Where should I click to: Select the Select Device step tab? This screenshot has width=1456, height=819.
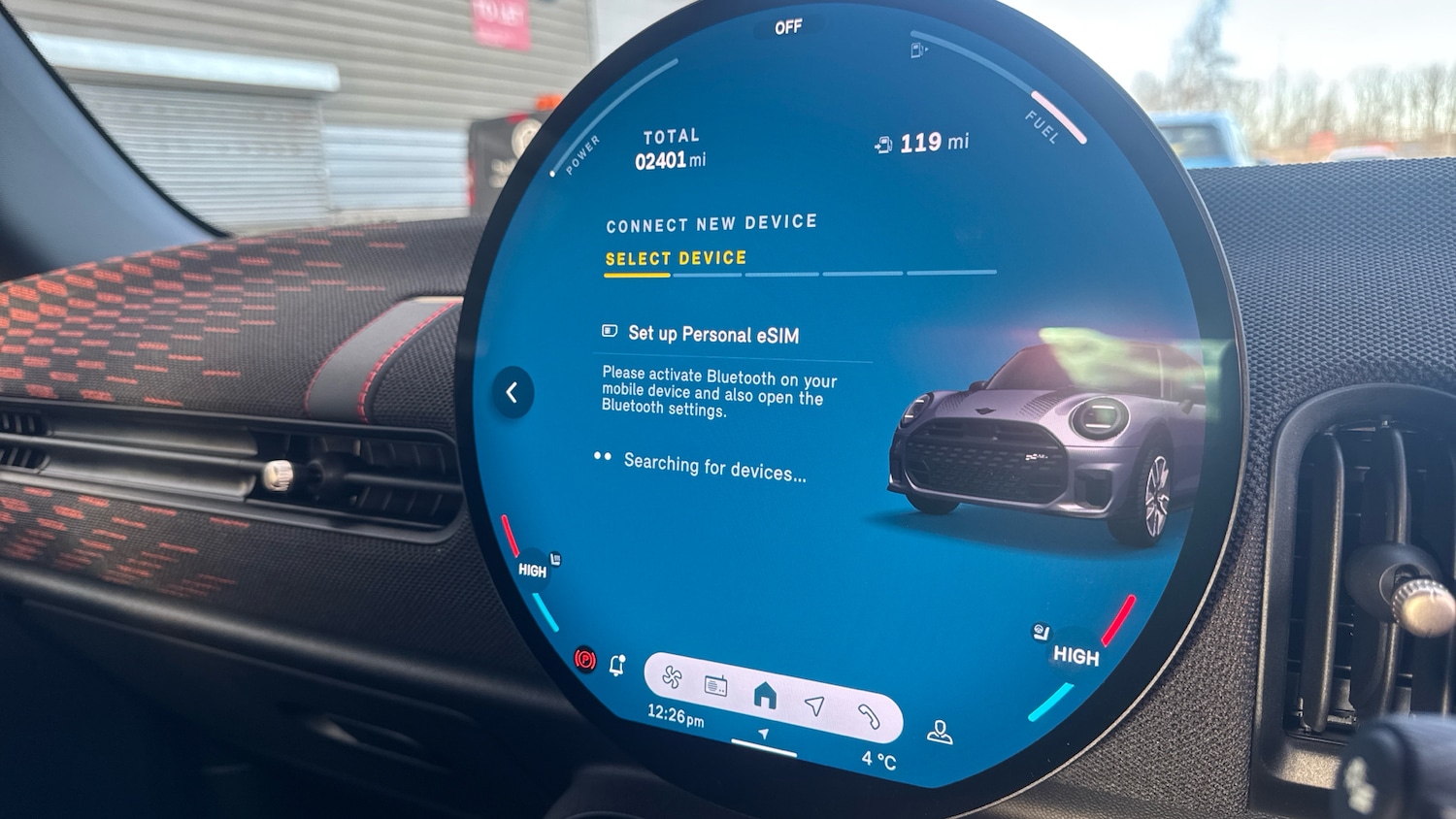(x=676, y=259)
